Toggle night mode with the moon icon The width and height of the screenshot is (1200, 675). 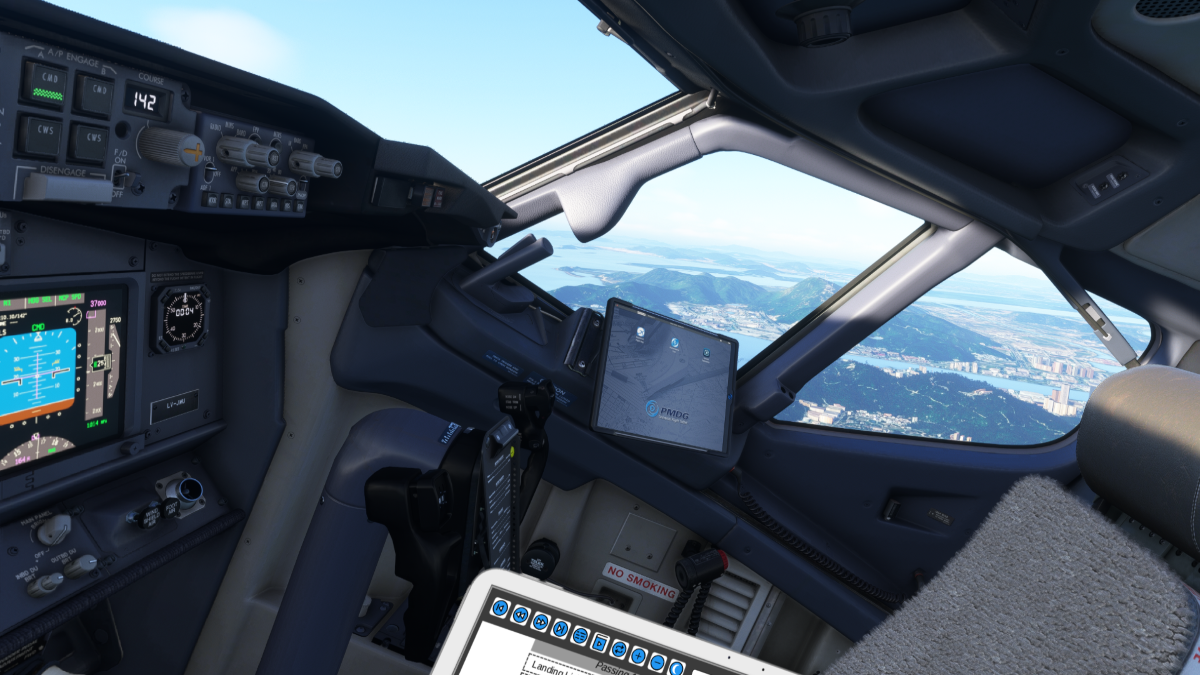[x=676, y=668]
